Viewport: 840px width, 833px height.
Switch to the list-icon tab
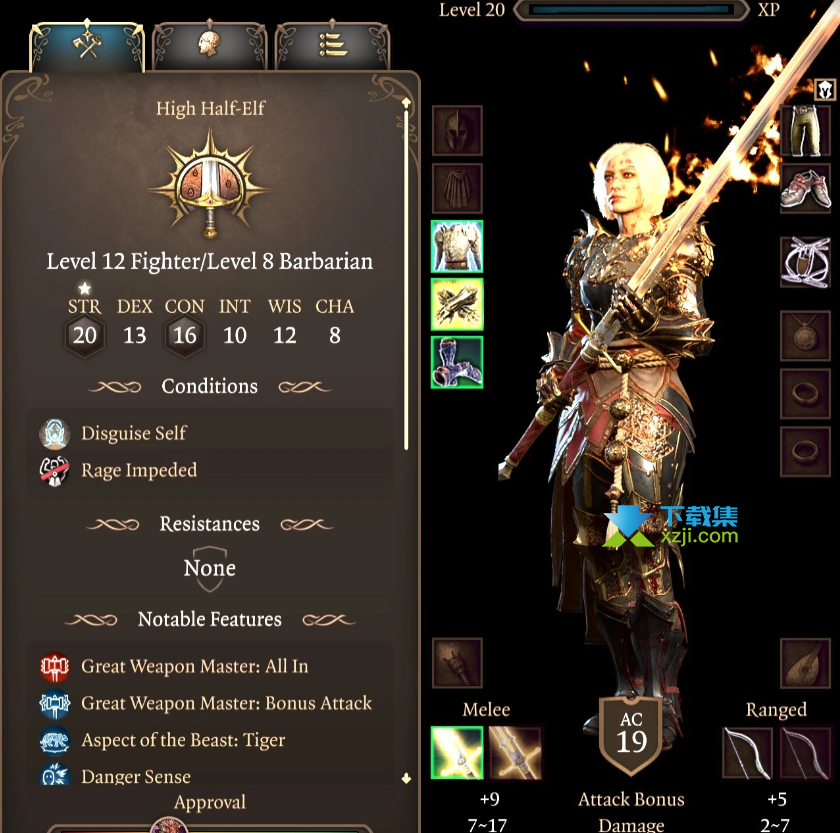[331, 46]
